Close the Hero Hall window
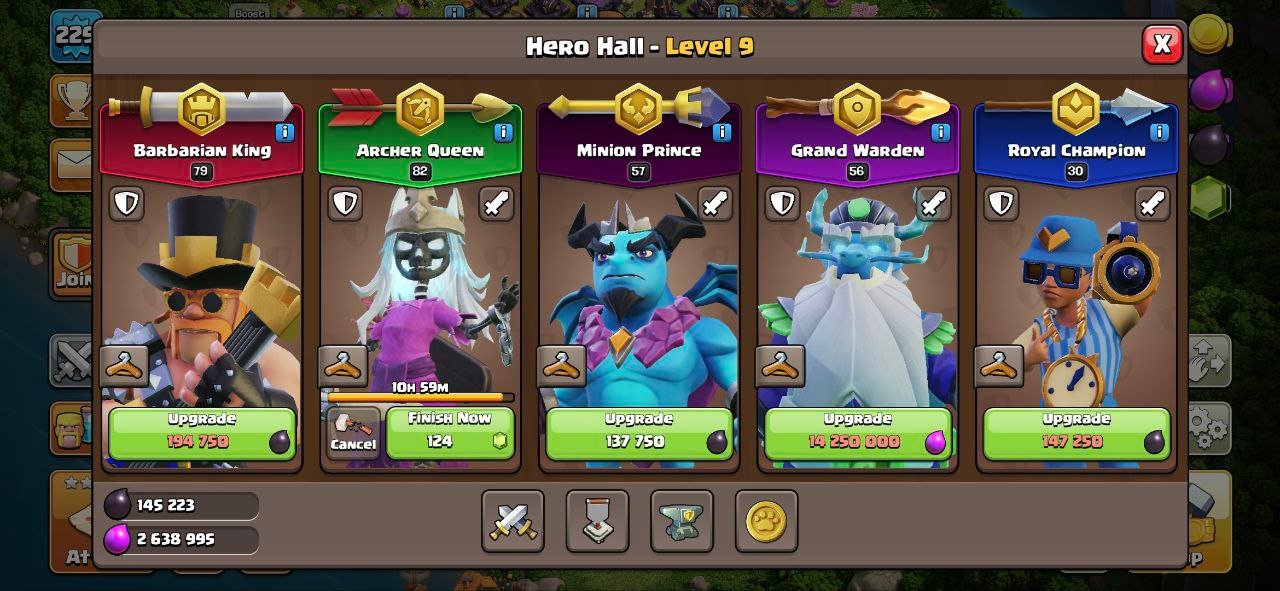The width and height of the screenshot is (1280, 591). click(1161, 44)
